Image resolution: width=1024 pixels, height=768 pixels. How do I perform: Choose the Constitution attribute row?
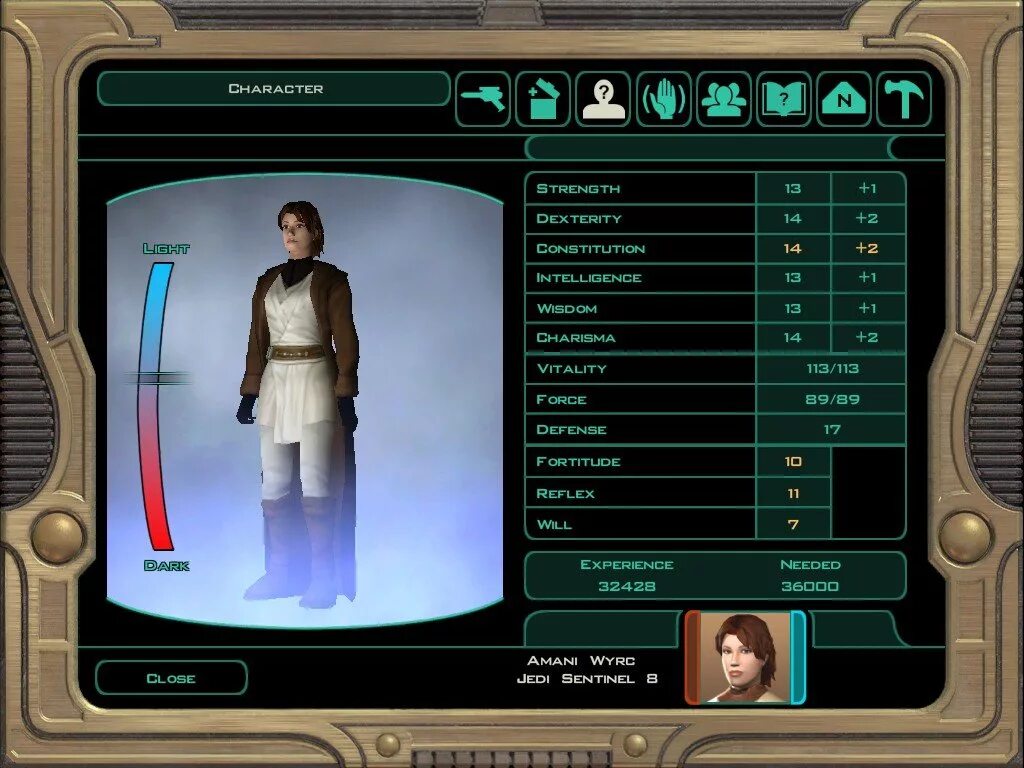coord(640,248)
